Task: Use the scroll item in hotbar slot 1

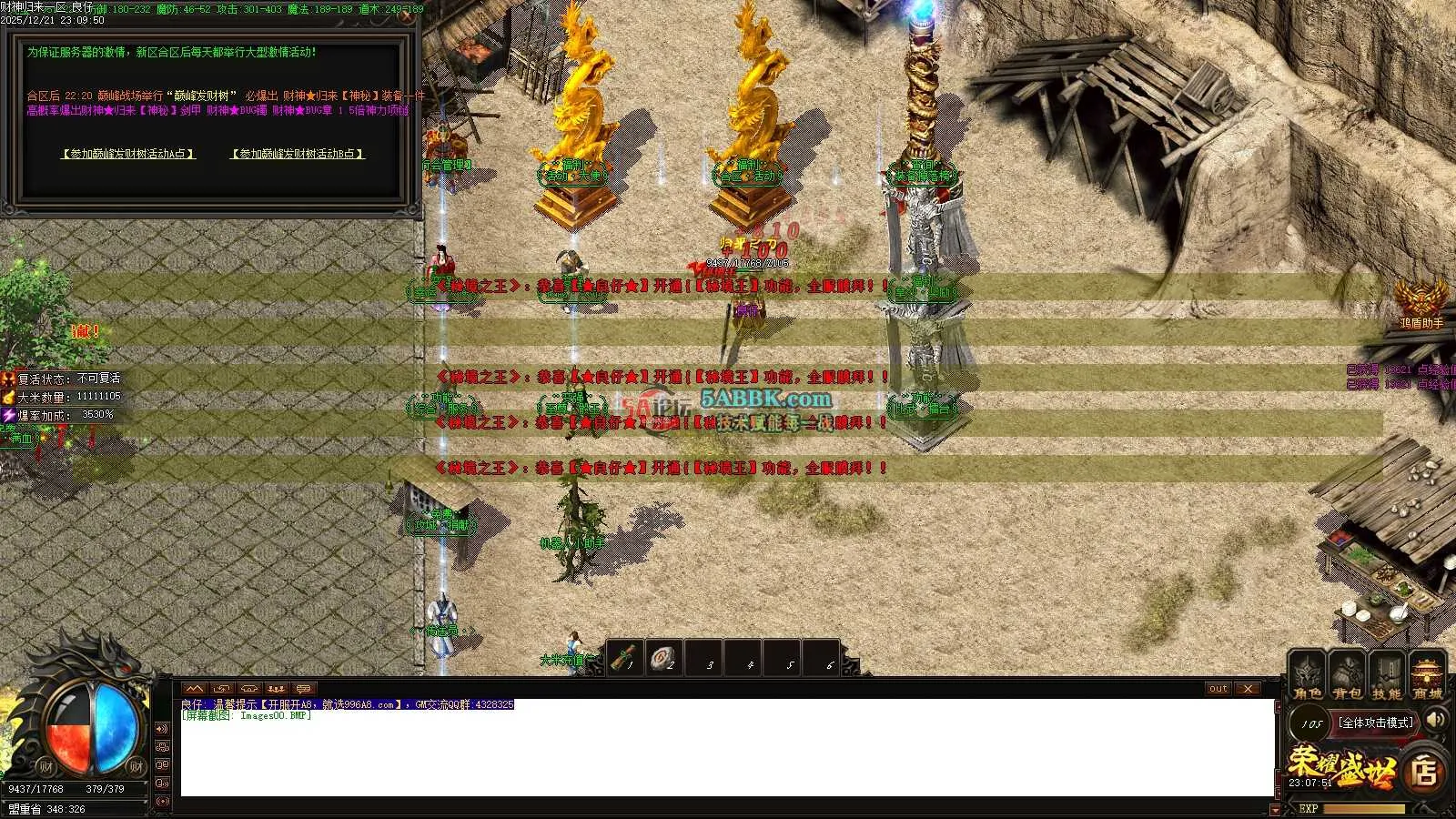Action: point(624,657)
